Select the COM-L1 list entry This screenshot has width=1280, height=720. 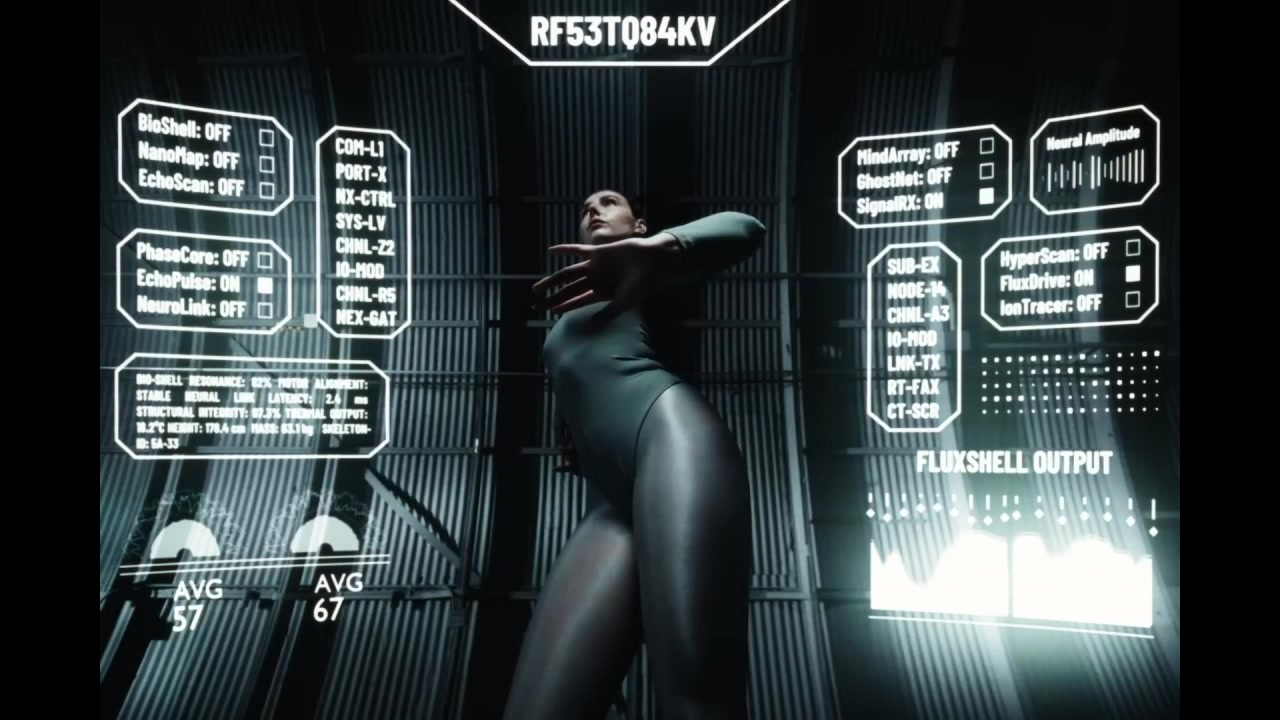pyautogui.click(x=360, y=147)
